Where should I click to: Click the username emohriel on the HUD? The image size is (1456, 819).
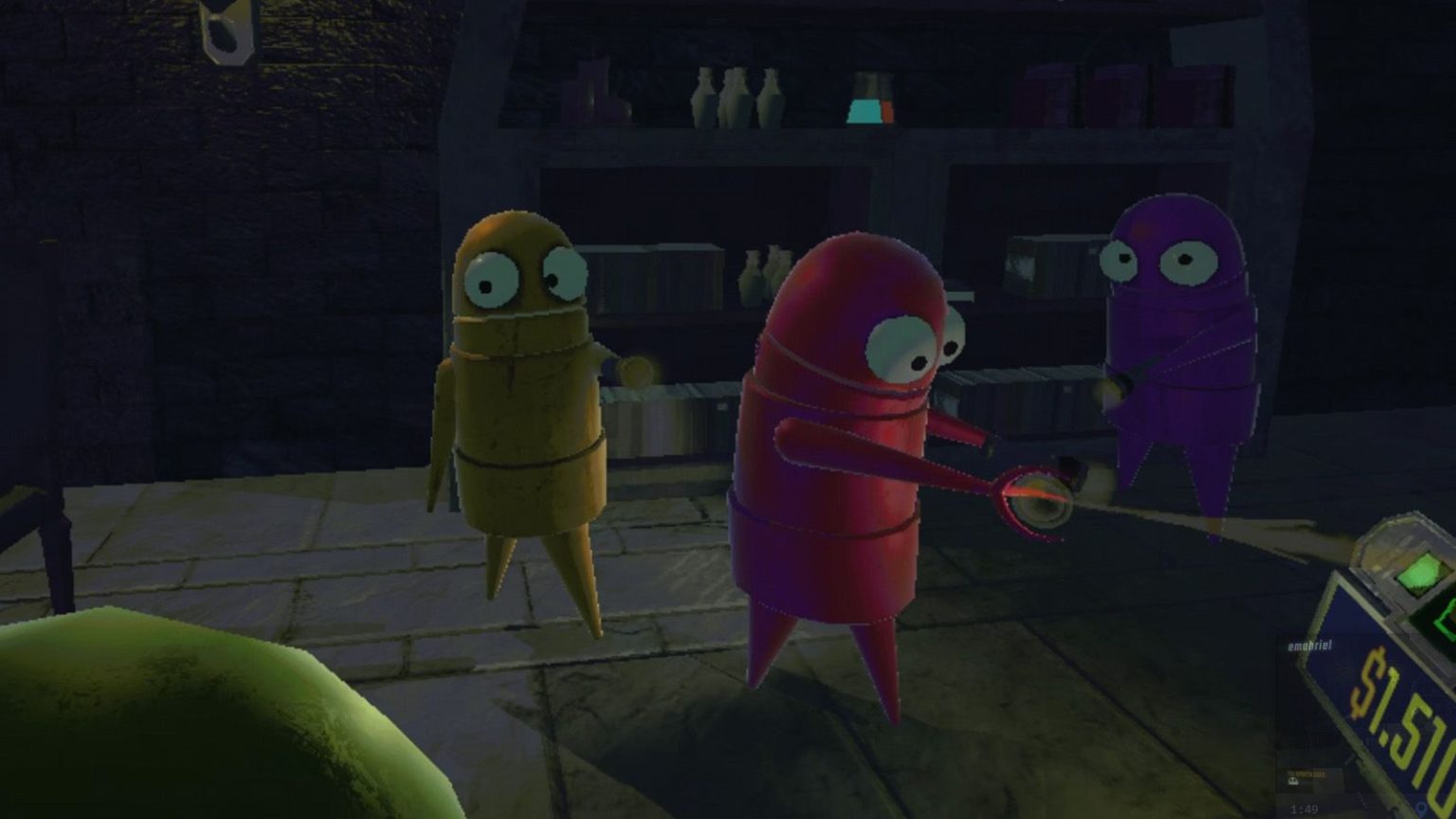1307,645
